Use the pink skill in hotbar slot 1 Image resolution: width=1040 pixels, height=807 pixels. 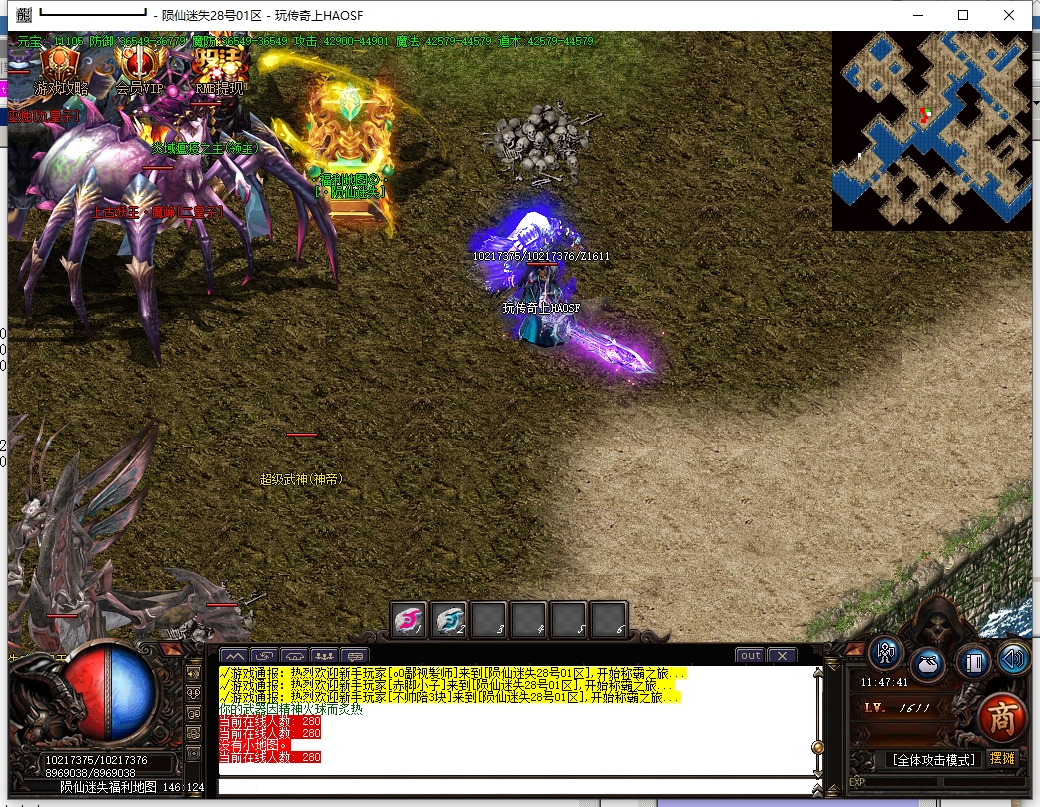point(408,620)
